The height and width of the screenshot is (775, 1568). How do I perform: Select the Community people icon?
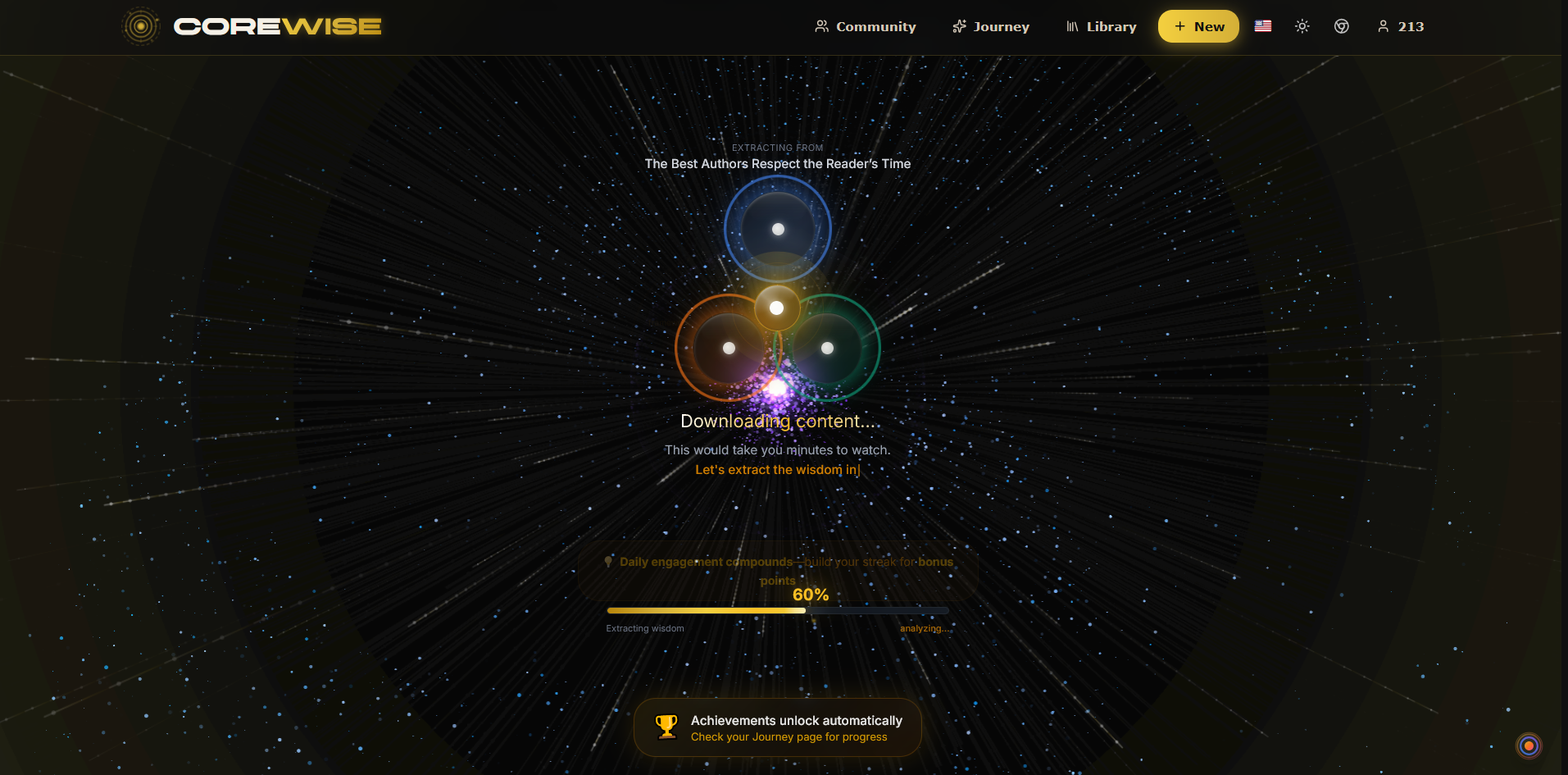pos(820,25)
